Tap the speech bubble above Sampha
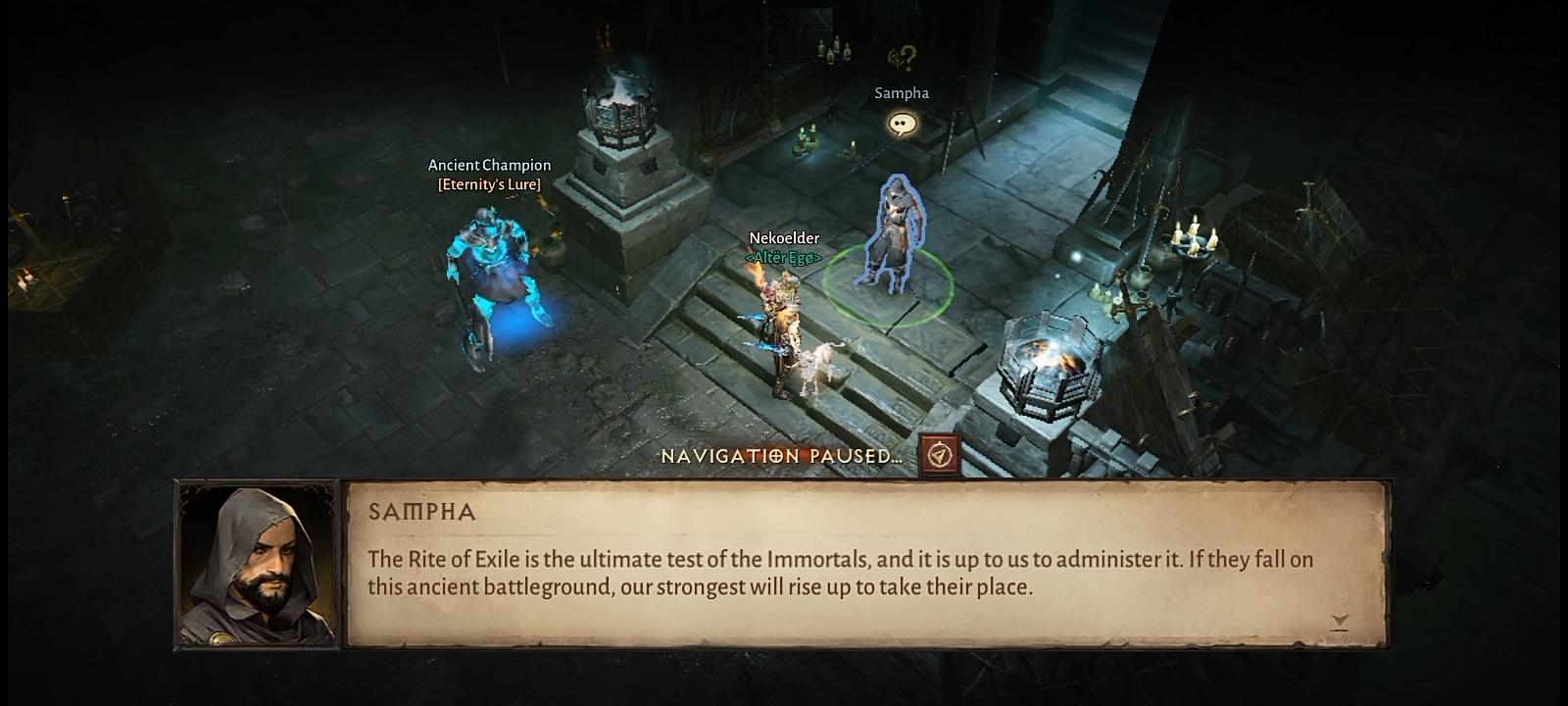The height and width of the screenshot is (706, 1568). pos(902,125)
